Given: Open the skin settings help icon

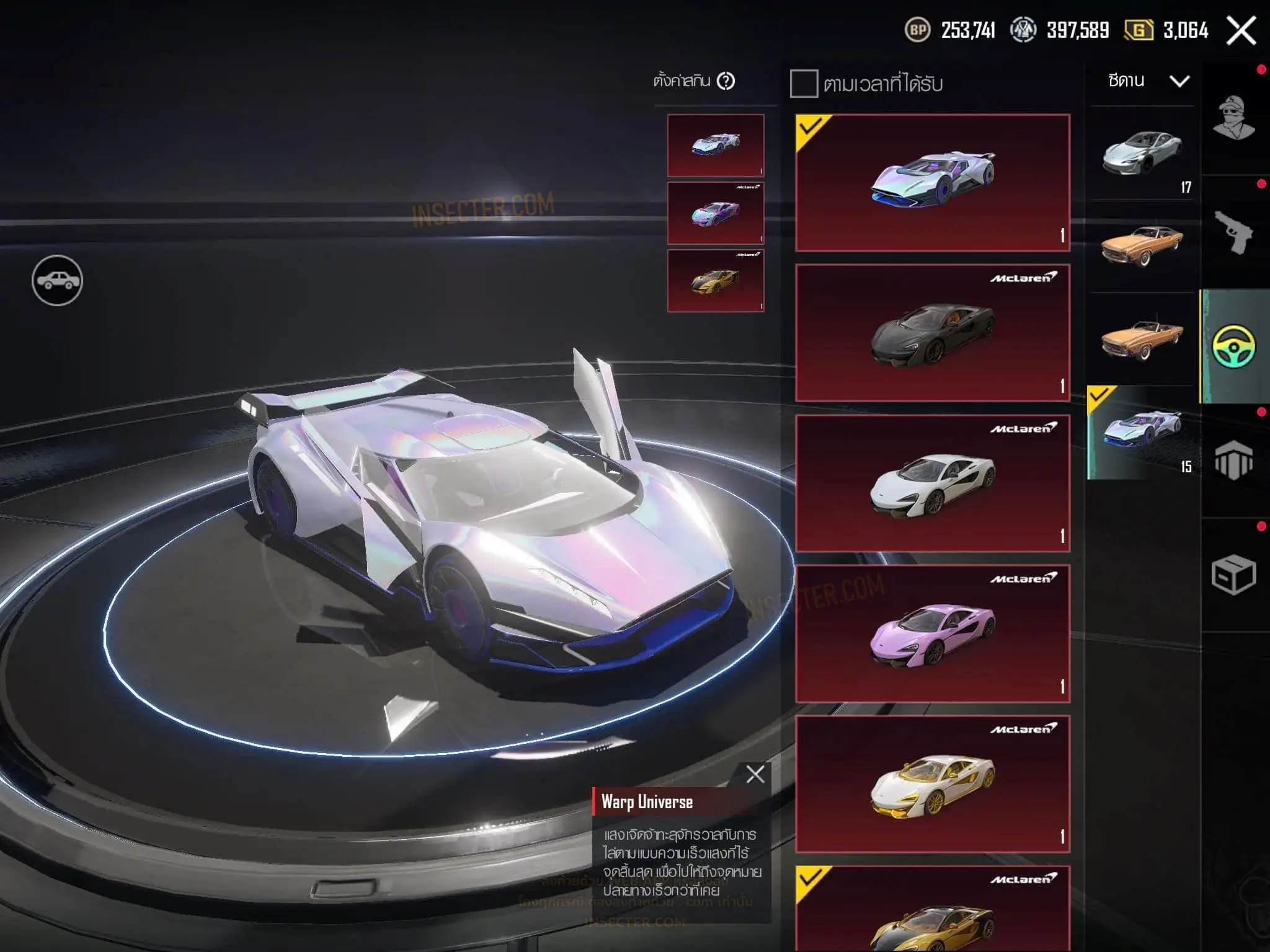Looking at the screenshot, I should point(726,81).
